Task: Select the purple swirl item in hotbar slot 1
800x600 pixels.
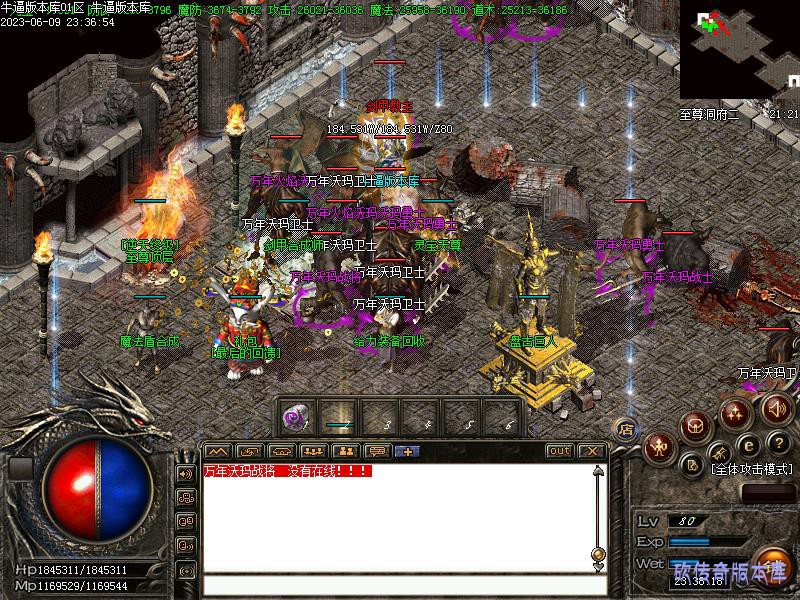Action: click(x=295, y=416)
